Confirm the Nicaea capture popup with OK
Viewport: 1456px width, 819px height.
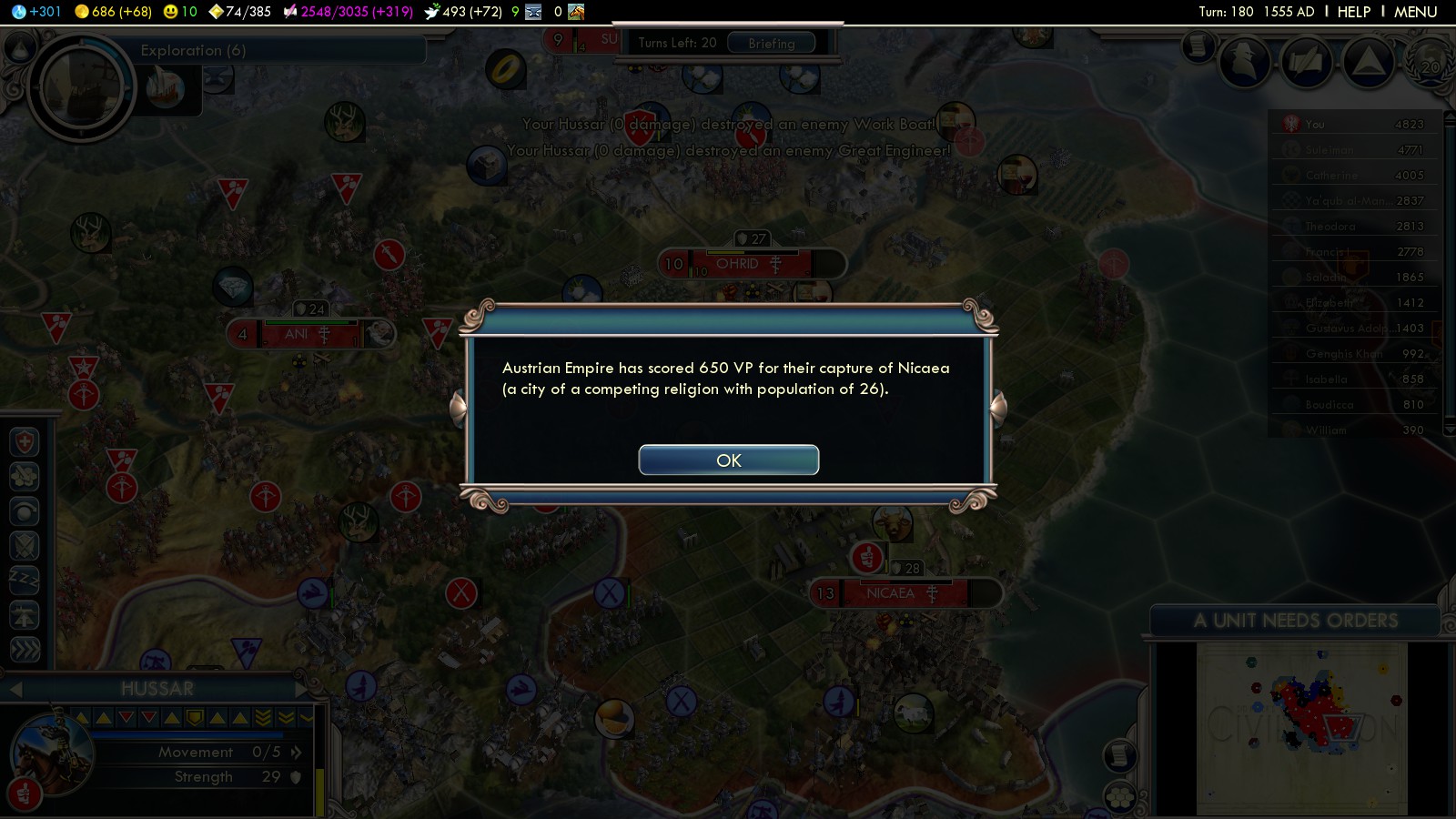pos(728,460)
